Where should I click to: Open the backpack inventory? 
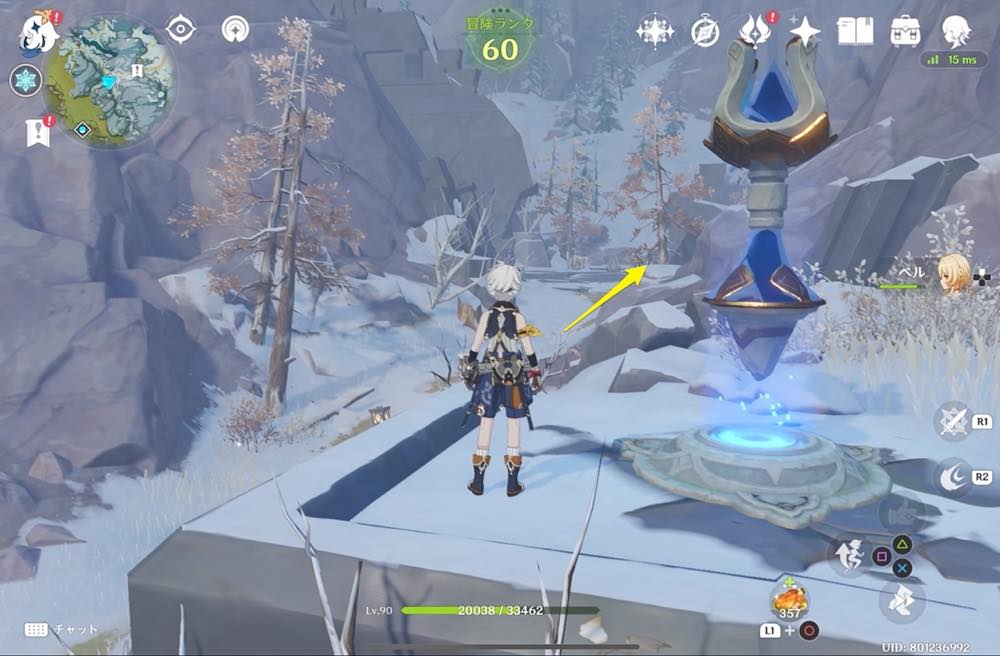905,32
